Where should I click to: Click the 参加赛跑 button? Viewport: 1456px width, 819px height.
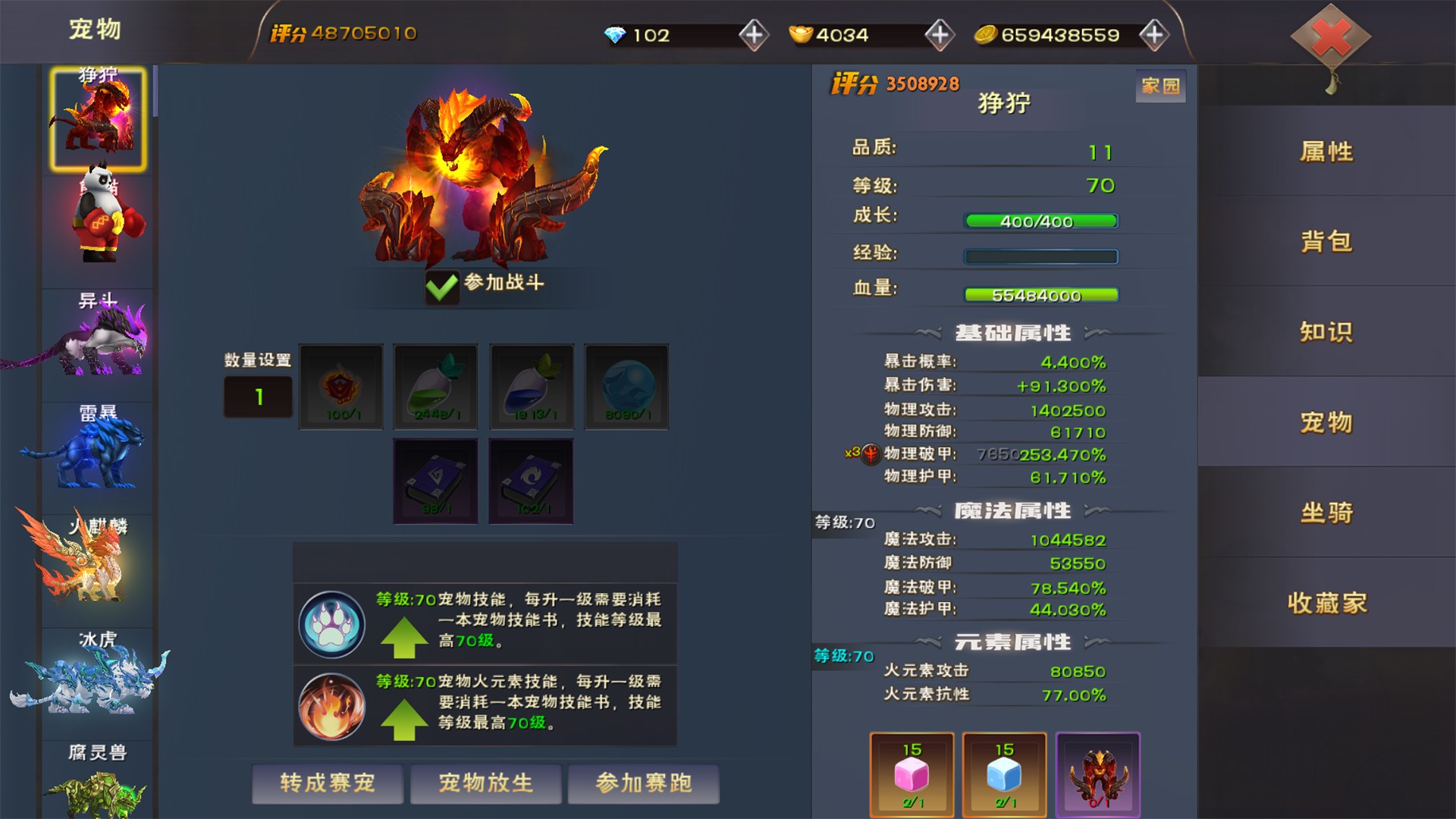click(x=644, y=783)
